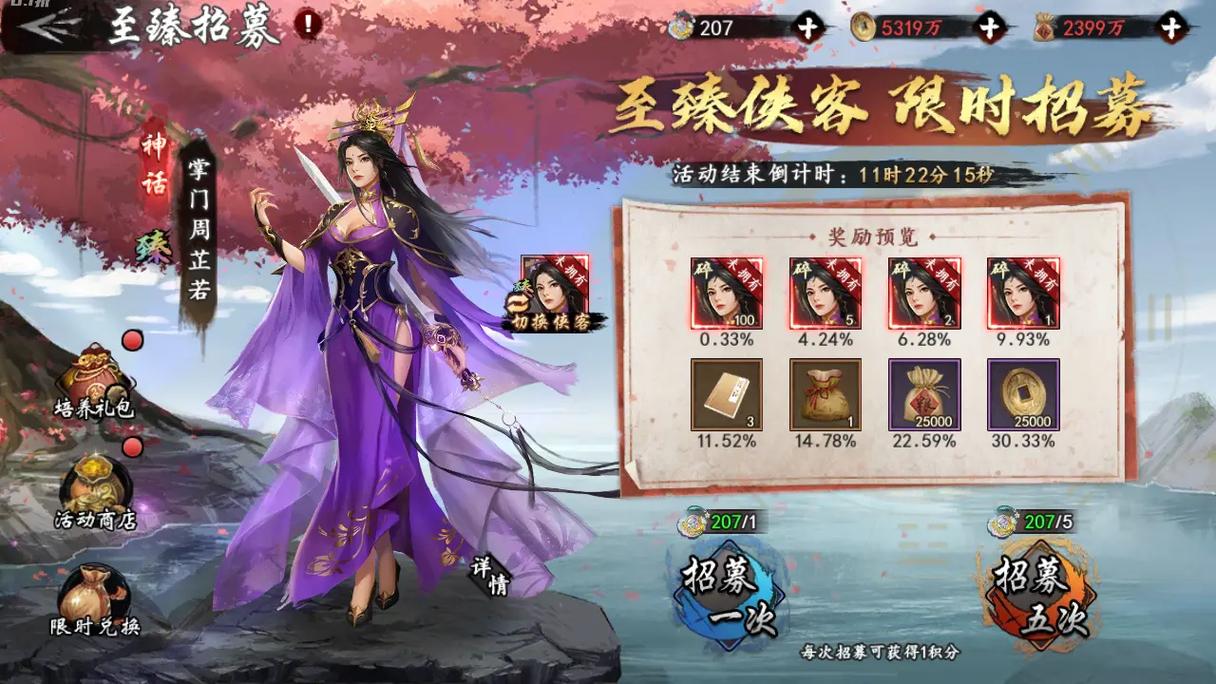Select the 5 fragment reward at 4.24%
The height and width of the screenshot is (684, 1216).
pos(825,293)
